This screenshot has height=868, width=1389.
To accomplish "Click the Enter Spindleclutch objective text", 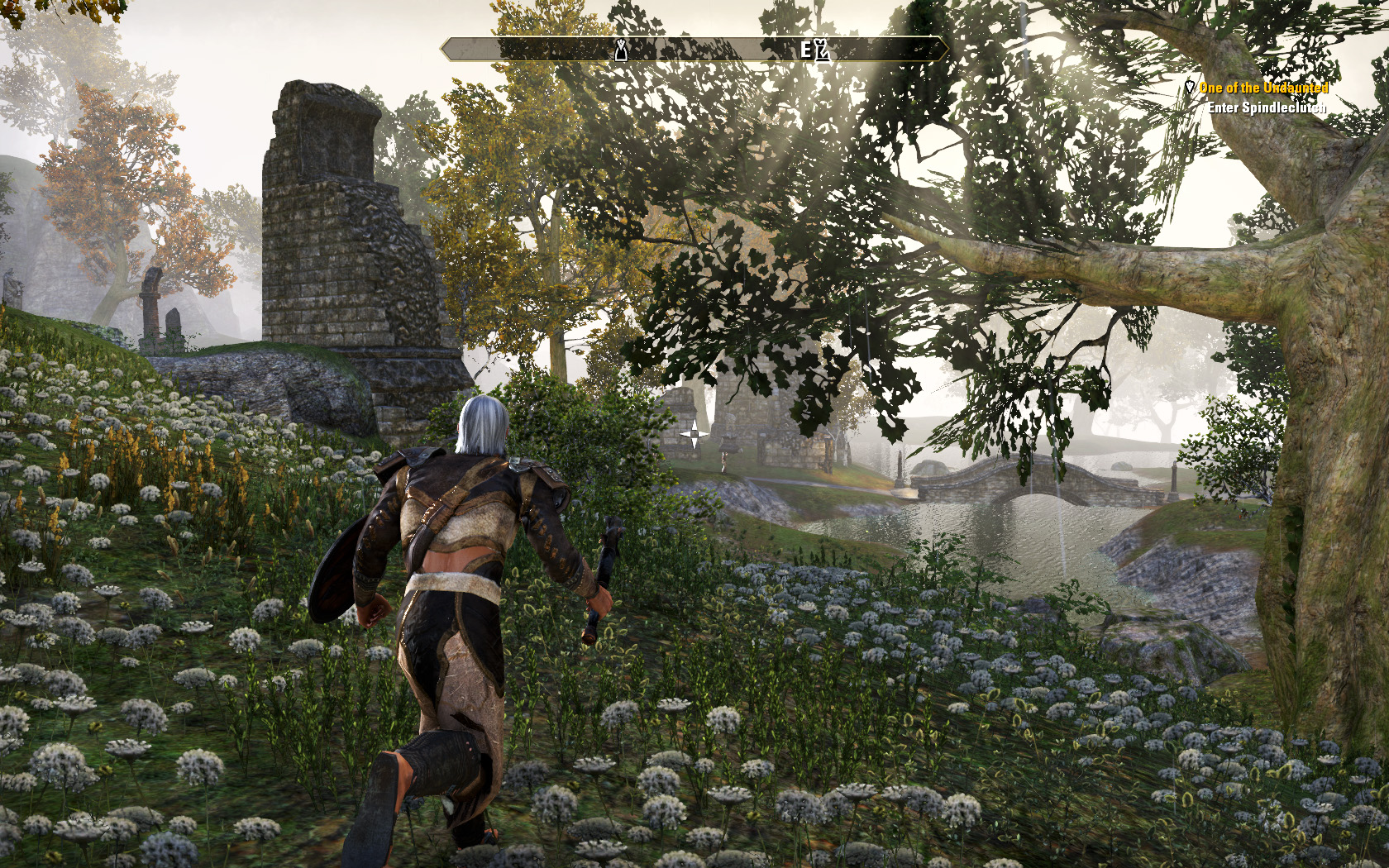I will 1267,107.
